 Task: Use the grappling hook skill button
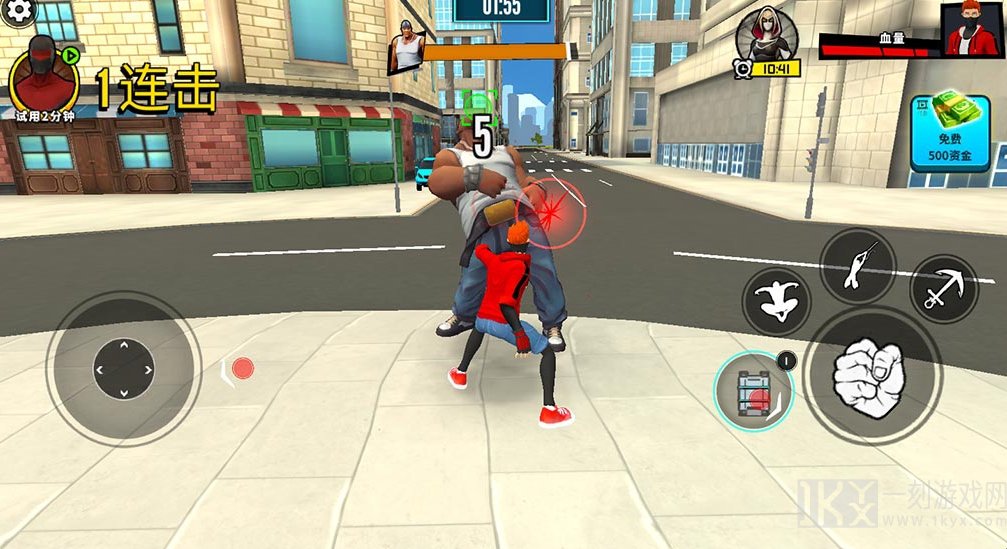tap(942, 289)
